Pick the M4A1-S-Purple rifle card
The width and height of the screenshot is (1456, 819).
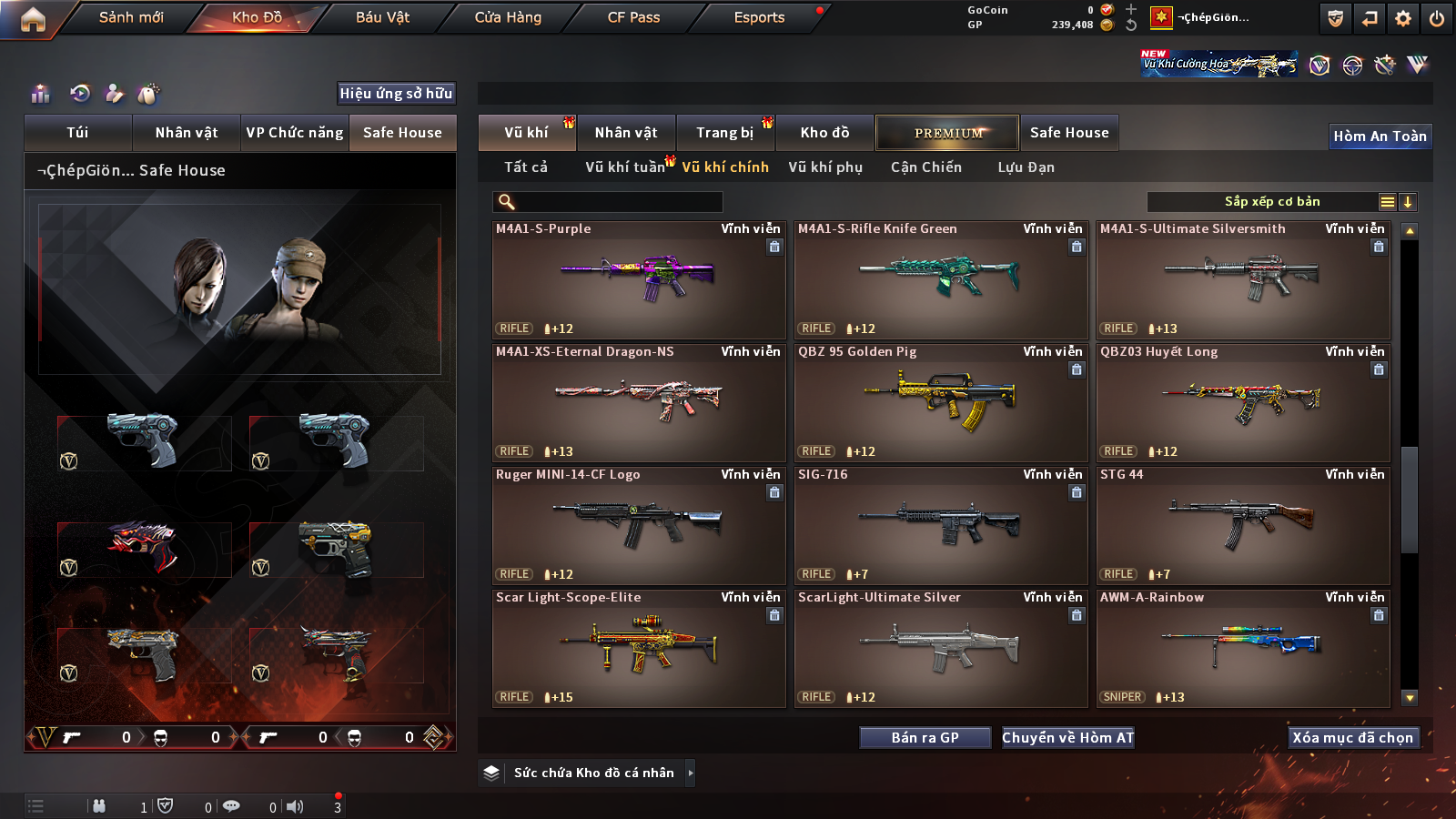coord(639,279)
